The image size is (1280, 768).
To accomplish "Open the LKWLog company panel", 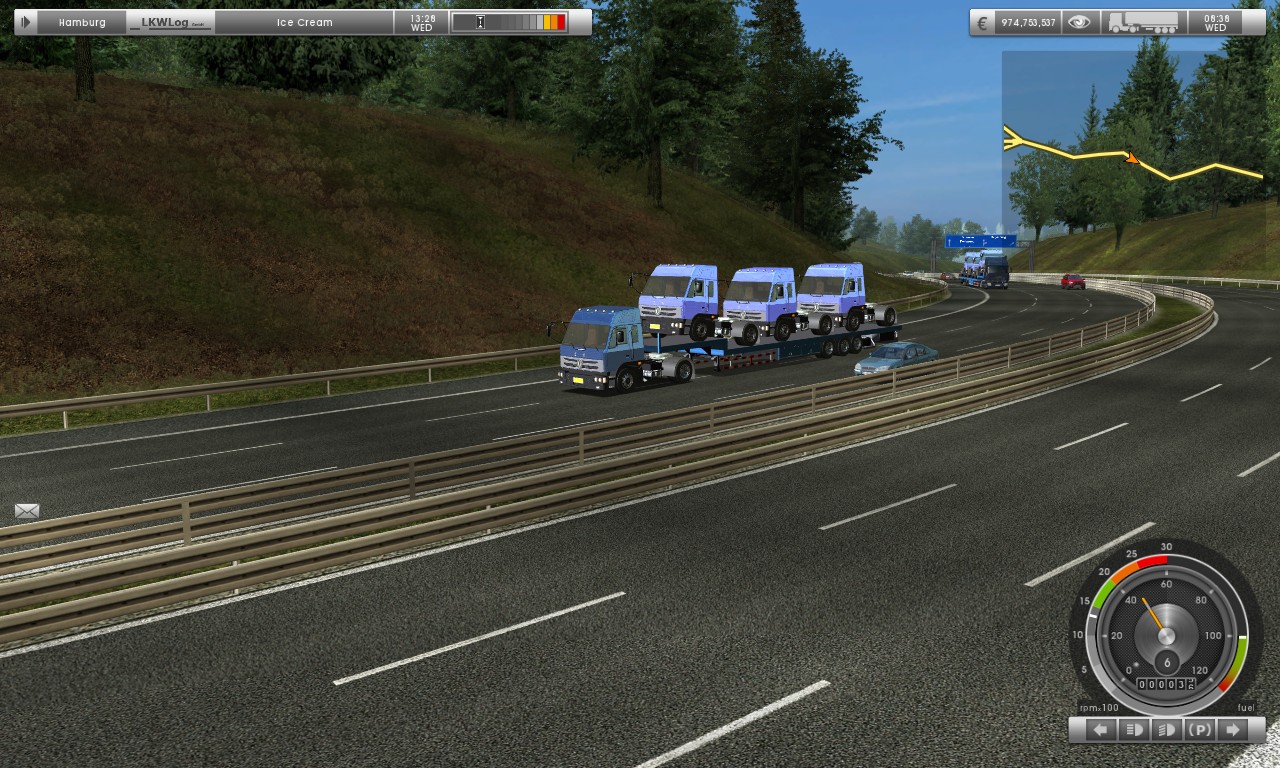I will [171, 22].
